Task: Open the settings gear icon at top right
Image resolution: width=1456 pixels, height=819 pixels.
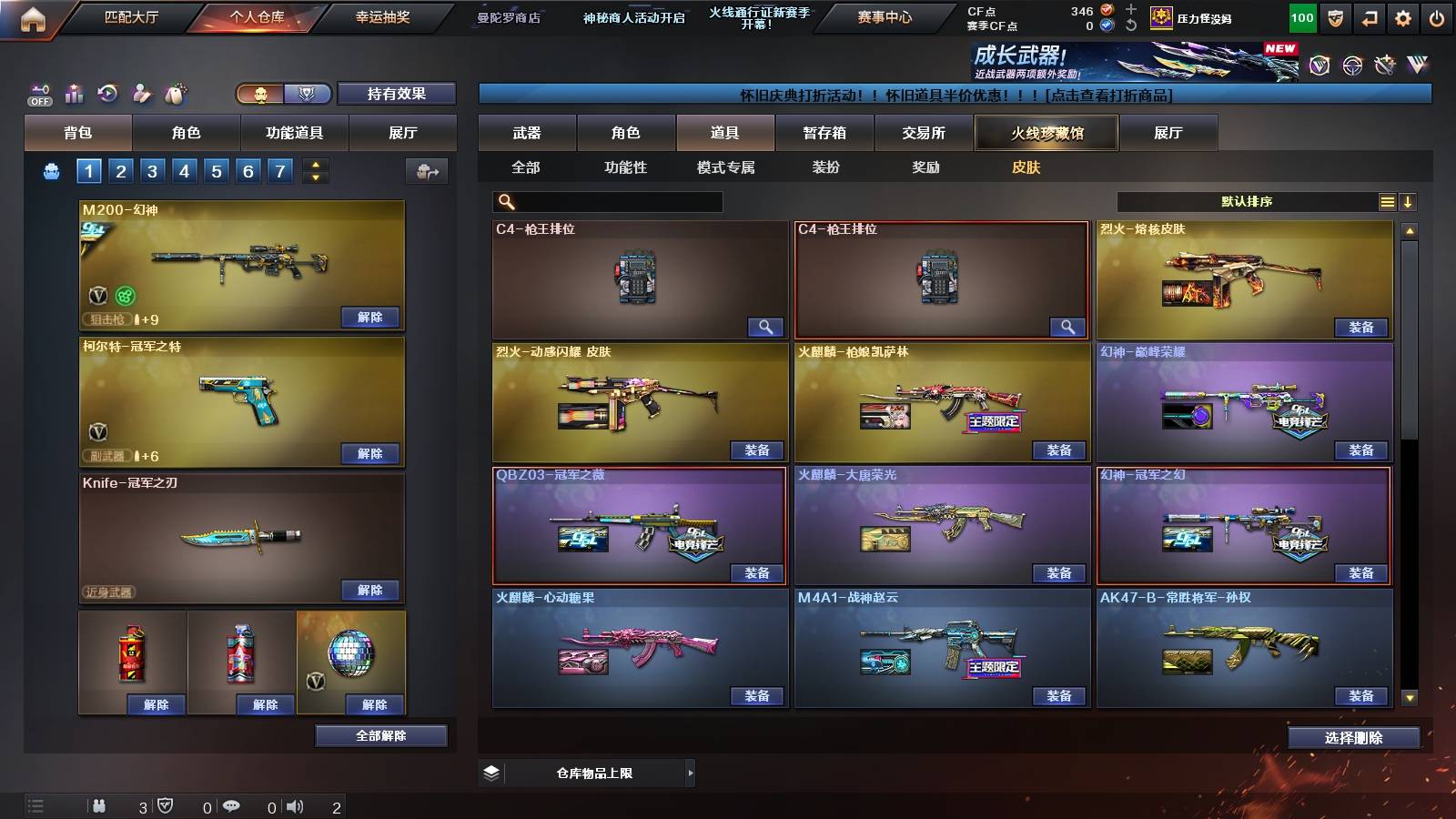Action: (x=1402, y=16)
